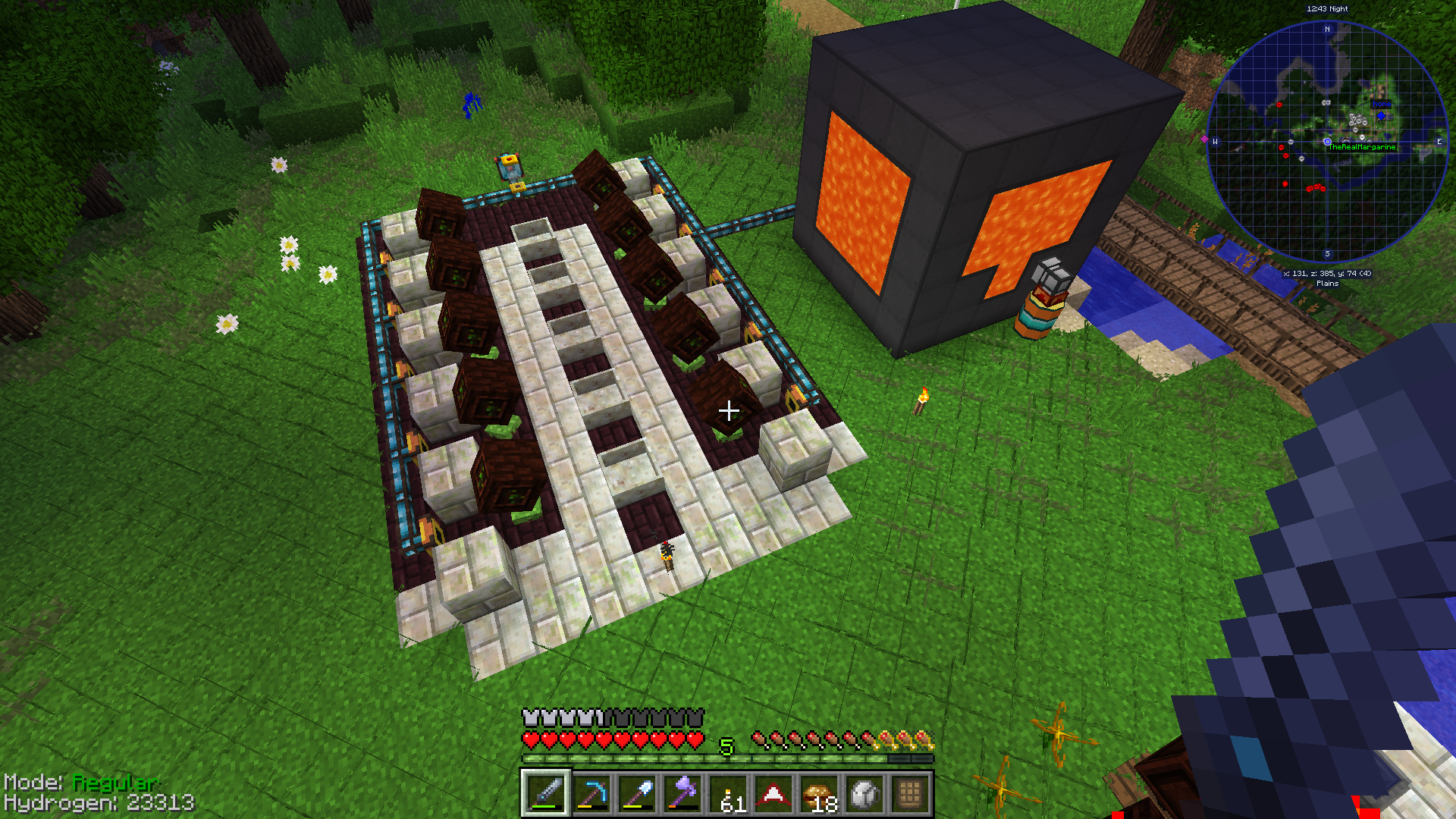Click the blue home waypoint on the minimap
Image resolution: width=1456 pixels, height=819 pixels.
click(x=1381, y=116)
